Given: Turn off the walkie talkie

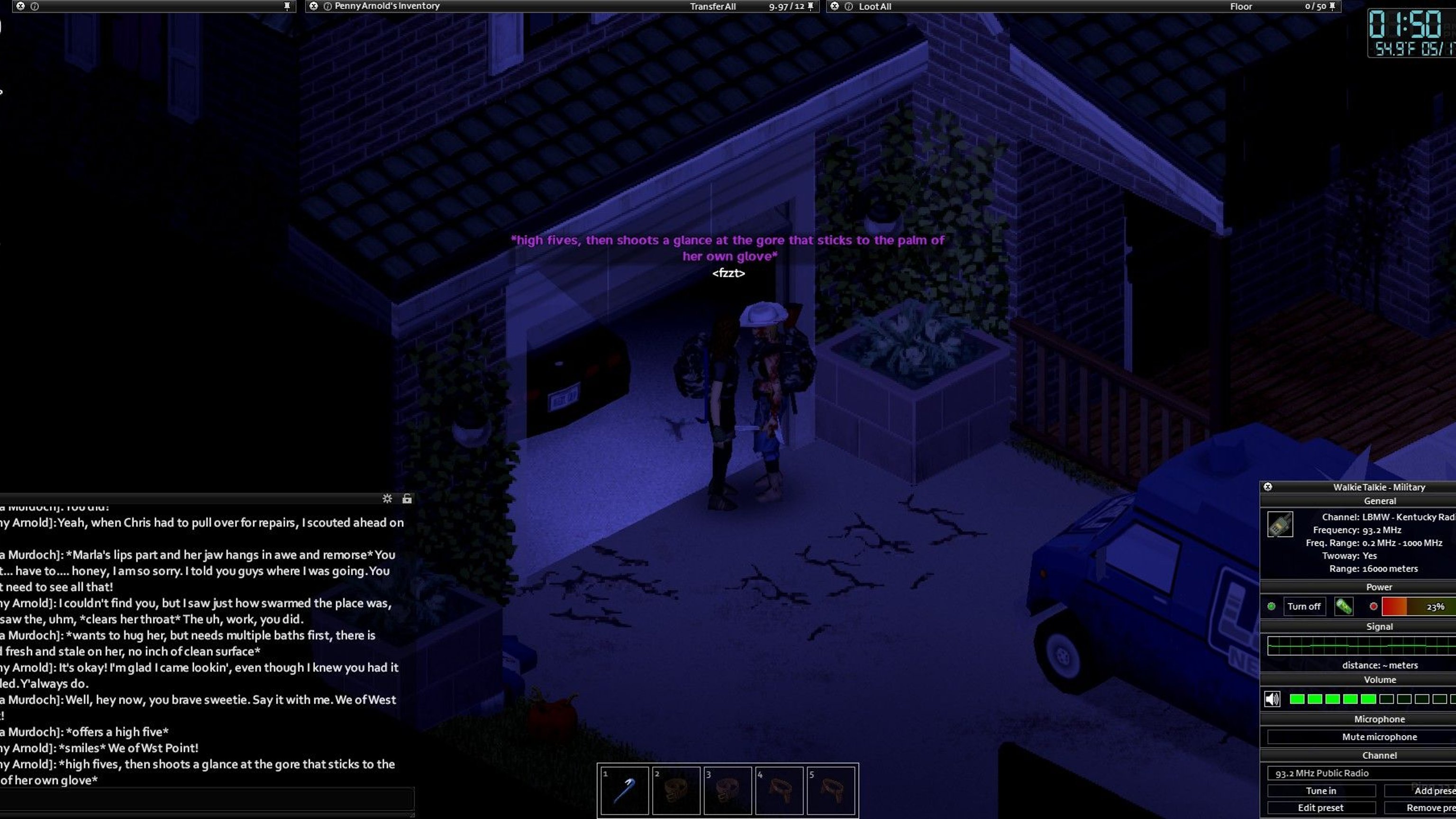Looking at the screenshot, I should pos(1303,607).
